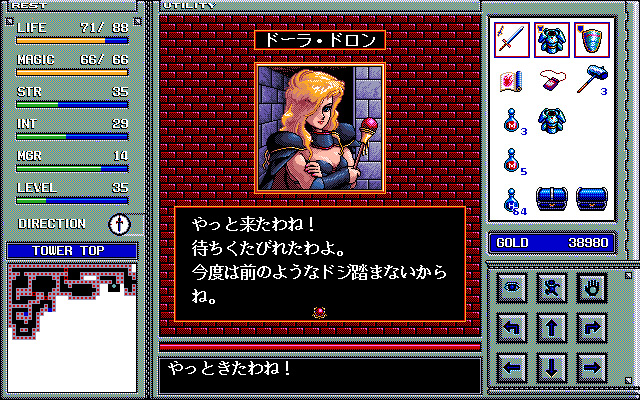Image resolution: width=640 pixels, height=400 pixels.
Task: Click the eye look button
Action: click(x=512, y=287)
